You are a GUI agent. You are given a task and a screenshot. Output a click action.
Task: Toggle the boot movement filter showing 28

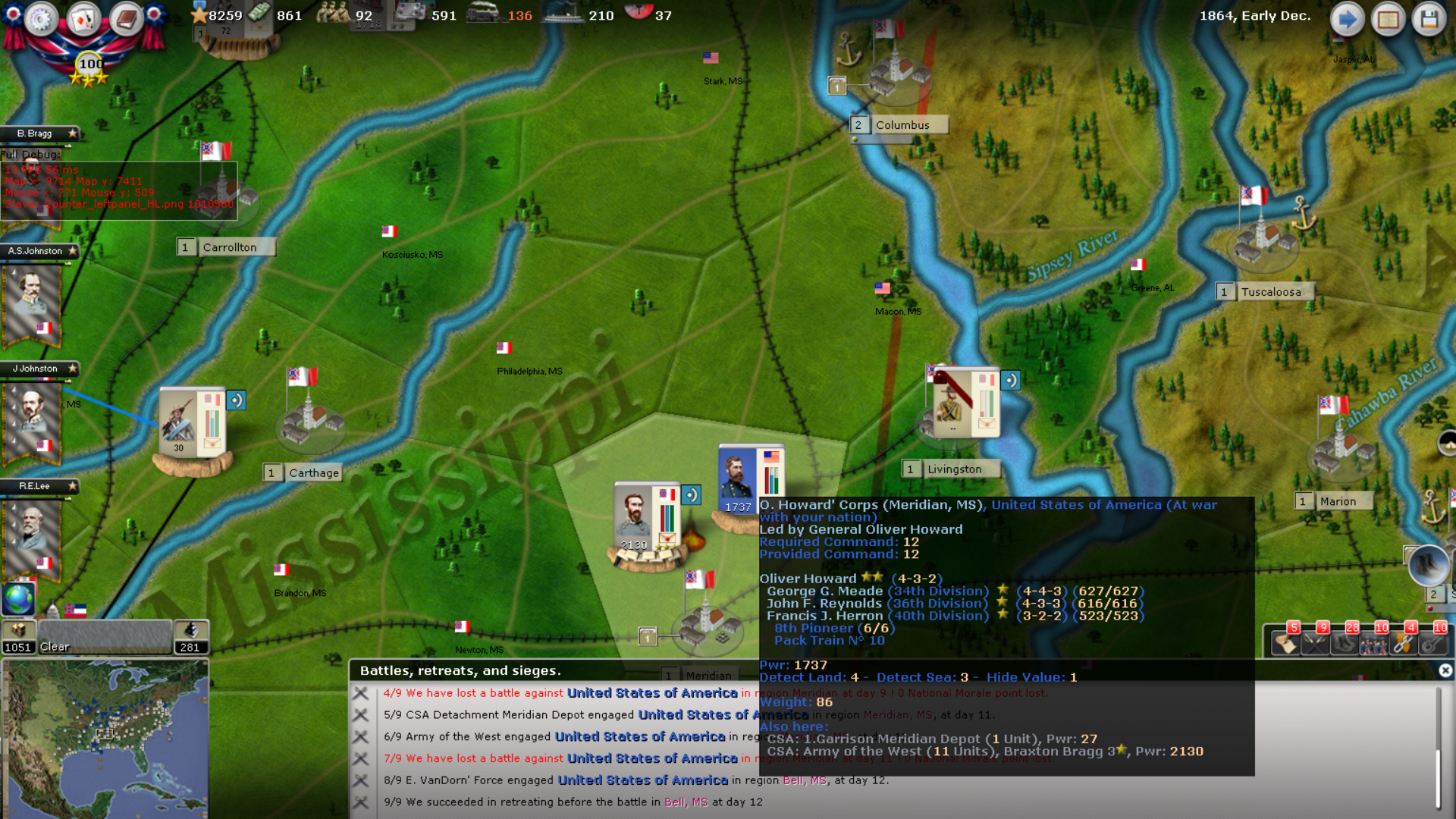click(1343, 644)
